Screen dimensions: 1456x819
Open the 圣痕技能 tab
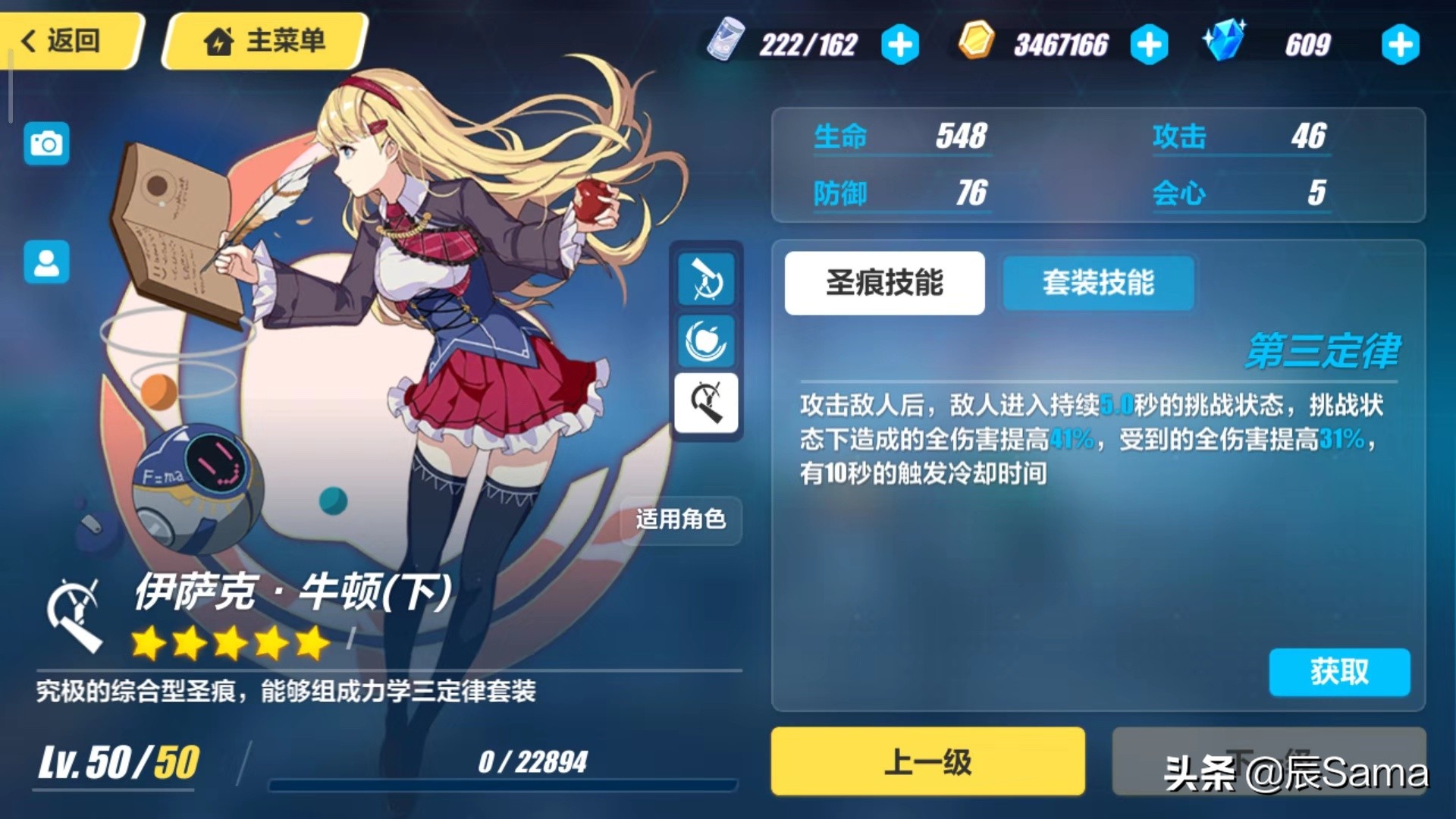(x=883, y=283)
